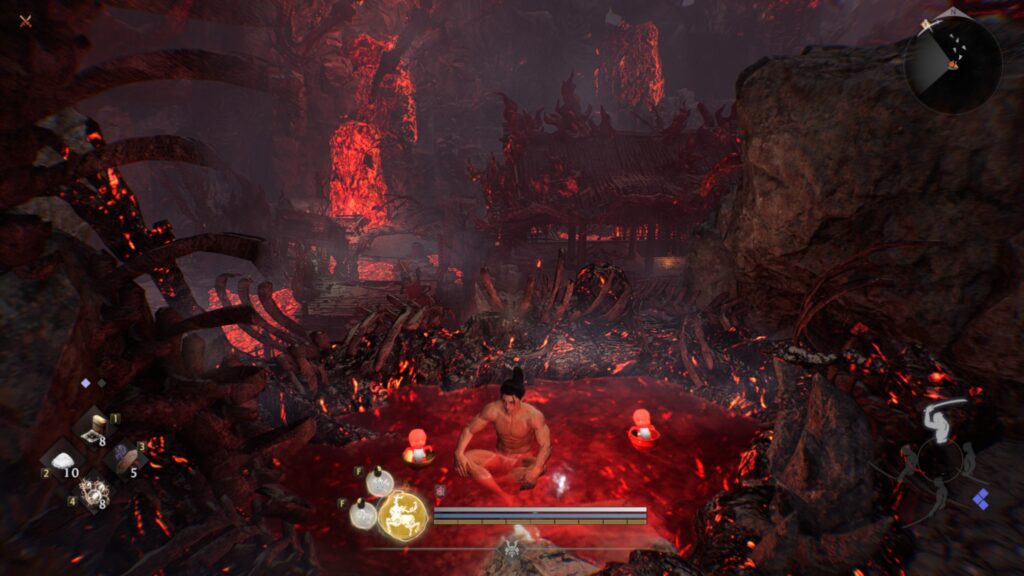Image resolution: width=1024 pixels, height=576 pixels.
Task: Select the upper white elixir gourd icon
Action: click(x=379, y=482)
